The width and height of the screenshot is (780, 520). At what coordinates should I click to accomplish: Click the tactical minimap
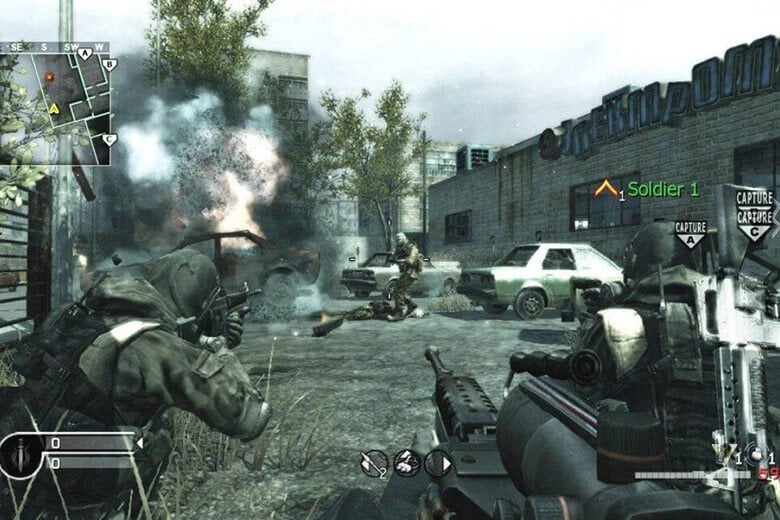tap(58, 104)
